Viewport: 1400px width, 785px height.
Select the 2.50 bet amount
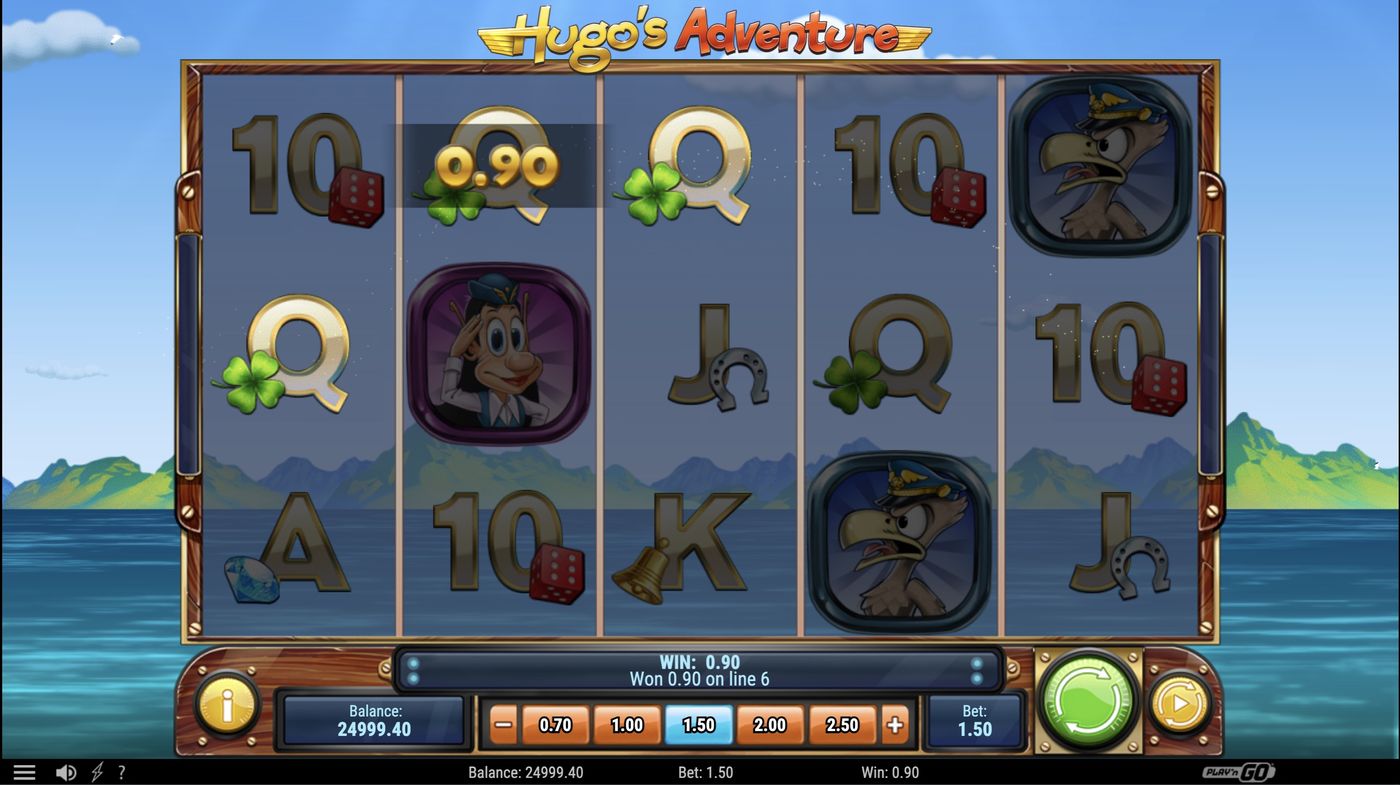pos(841,724)
